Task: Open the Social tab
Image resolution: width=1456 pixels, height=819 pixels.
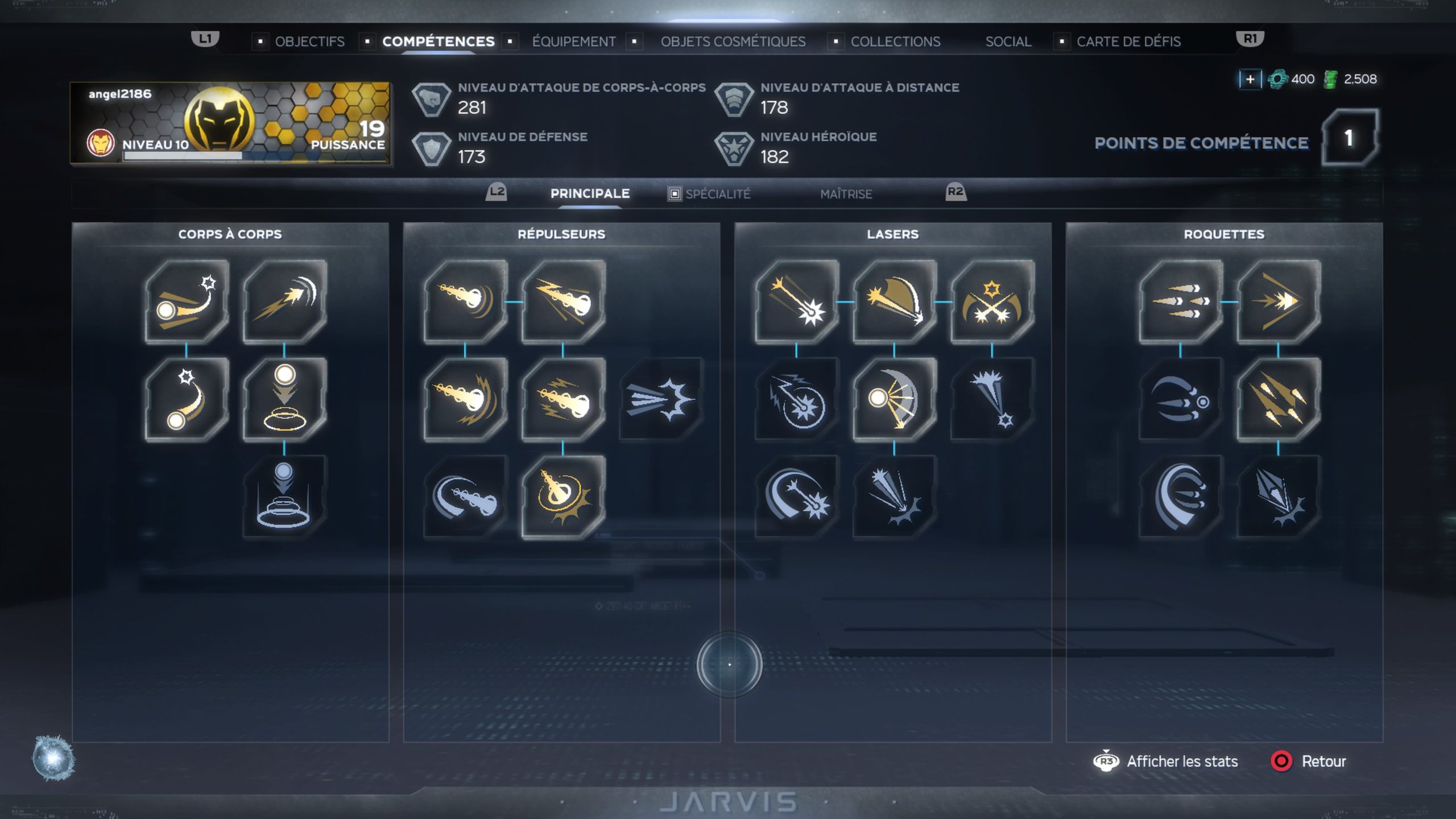Action: click(x=1008, y=42)
